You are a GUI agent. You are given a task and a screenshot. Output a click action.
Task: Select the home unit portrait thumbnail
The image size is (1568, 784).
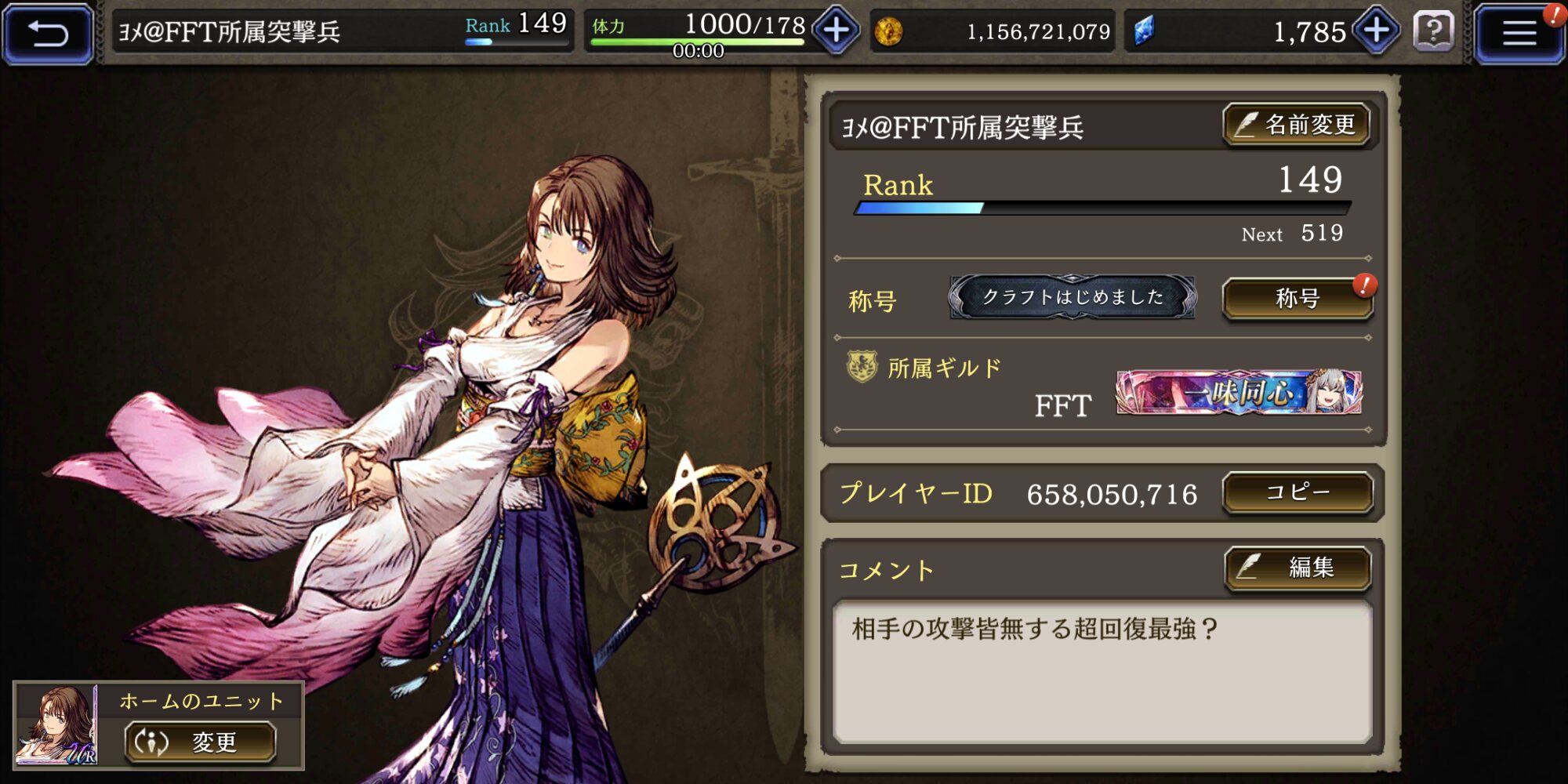[56, 725]
